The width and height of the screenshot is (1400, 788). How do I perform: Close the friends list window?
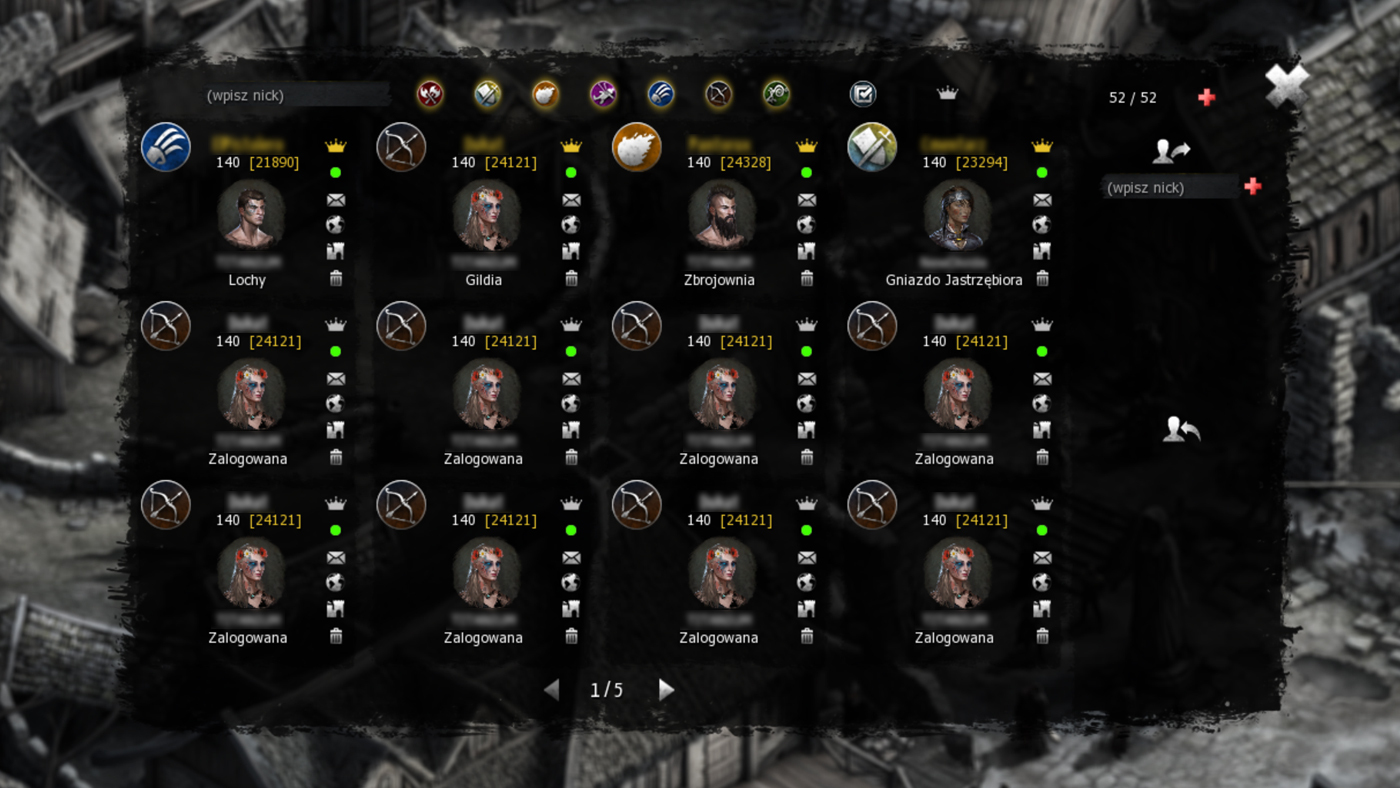pos(1285,86)
